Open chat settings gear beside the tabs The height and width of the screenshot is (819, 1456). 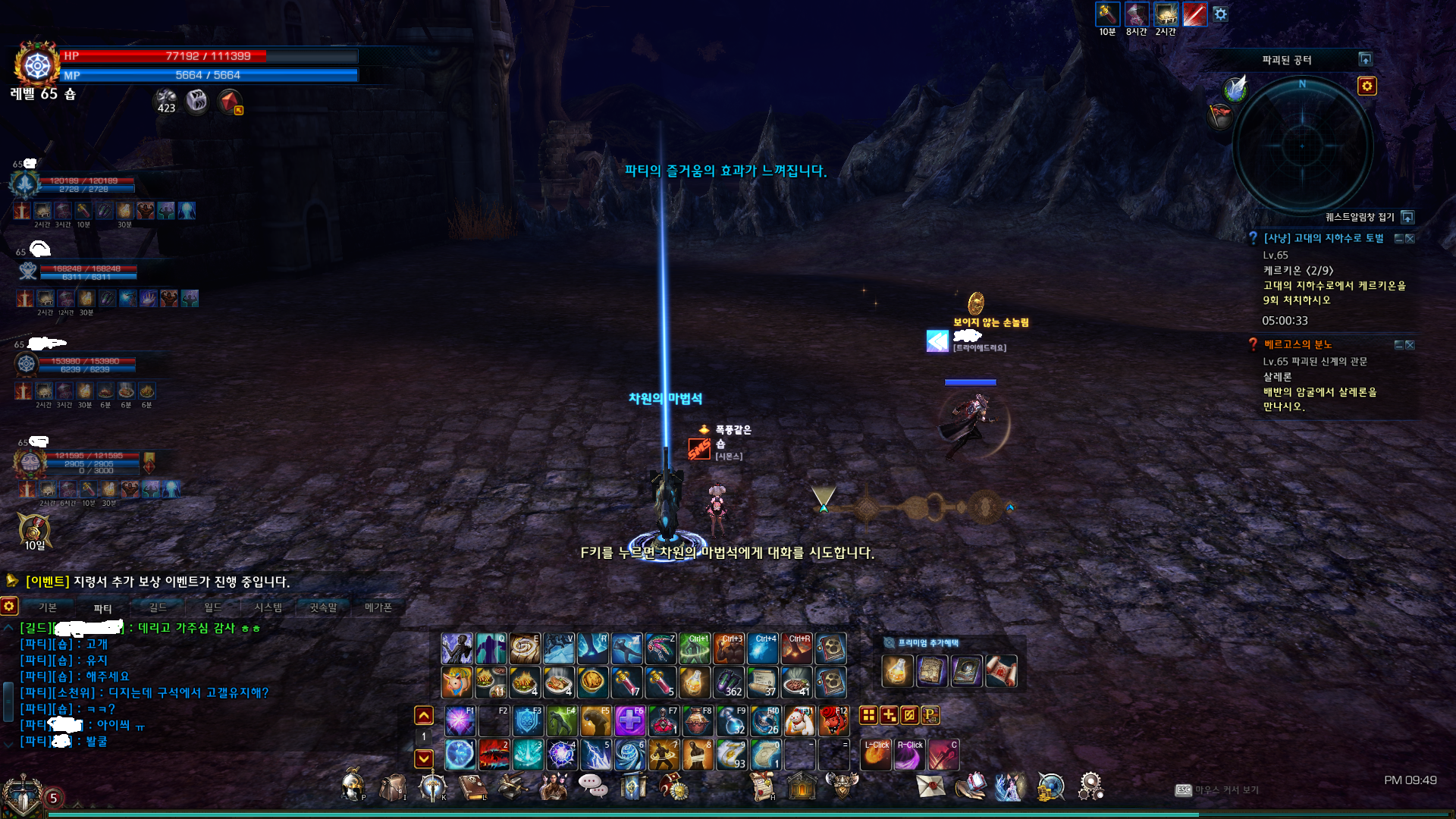(9, 606)
